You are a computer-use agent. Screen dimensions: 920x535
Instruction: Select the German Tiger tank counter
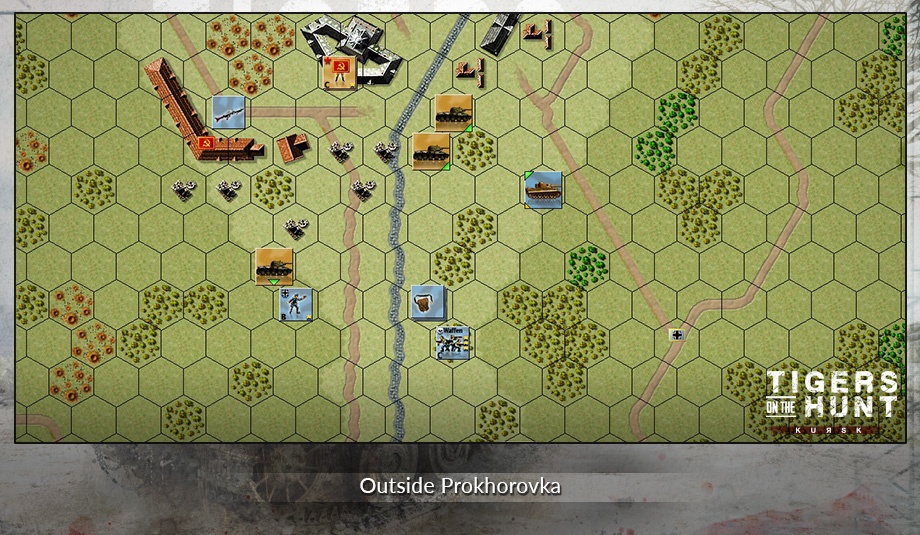tap(543, 189)
